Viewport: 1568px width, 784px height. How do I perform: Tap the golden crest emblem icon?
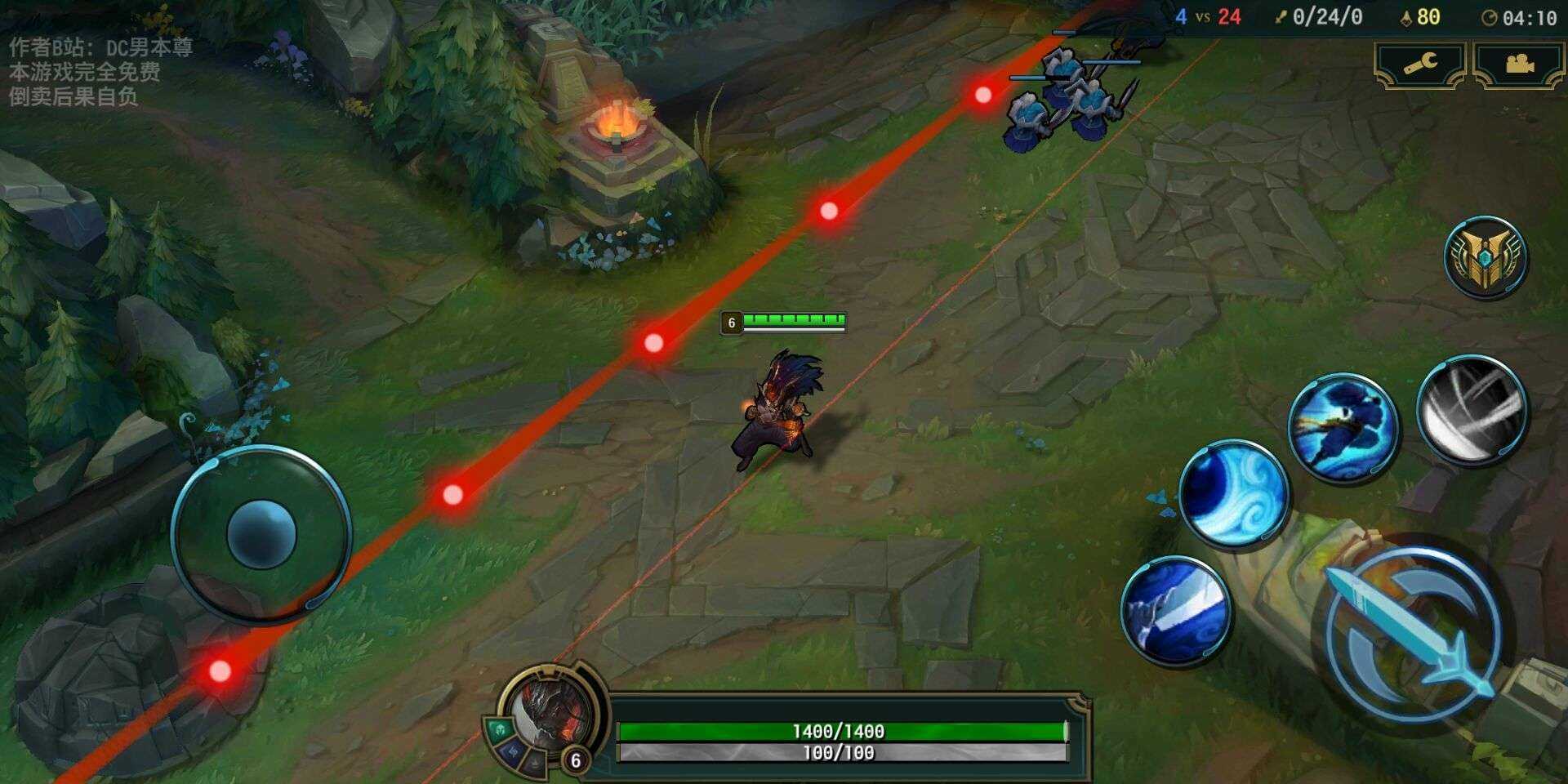coord(1486,256)
